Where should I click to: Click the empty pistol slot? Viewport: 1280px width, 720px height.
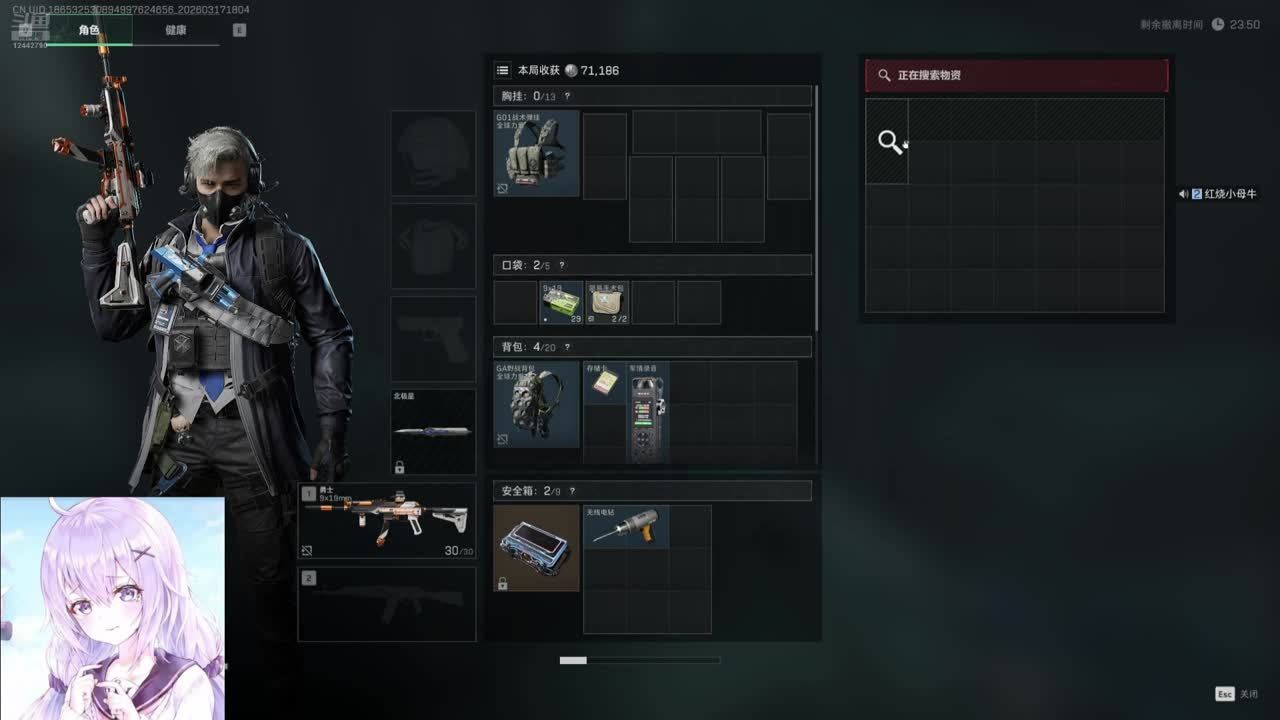tap(433, 338)
